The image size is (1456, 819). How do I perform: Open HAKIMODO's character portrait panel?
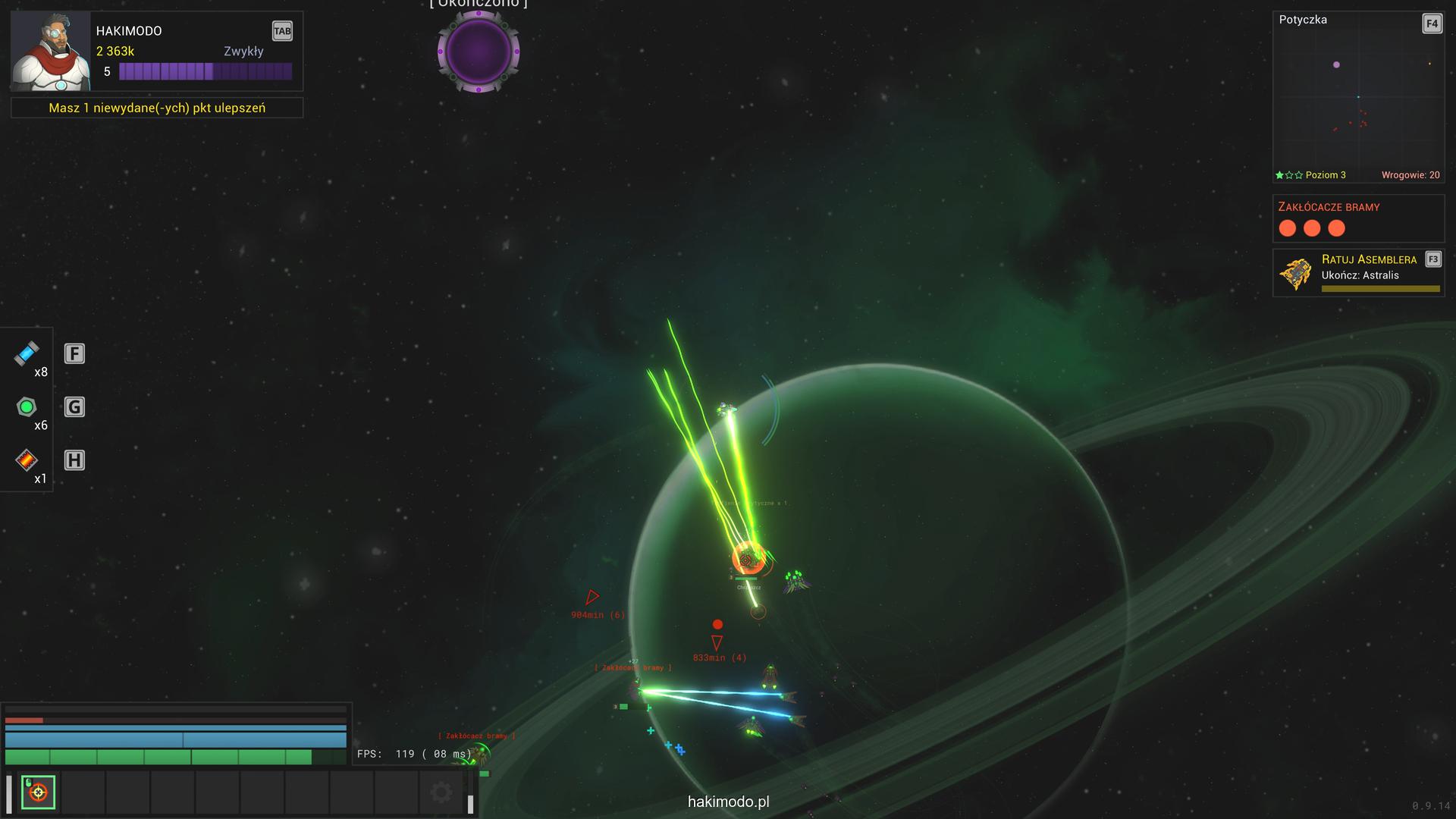50,51
